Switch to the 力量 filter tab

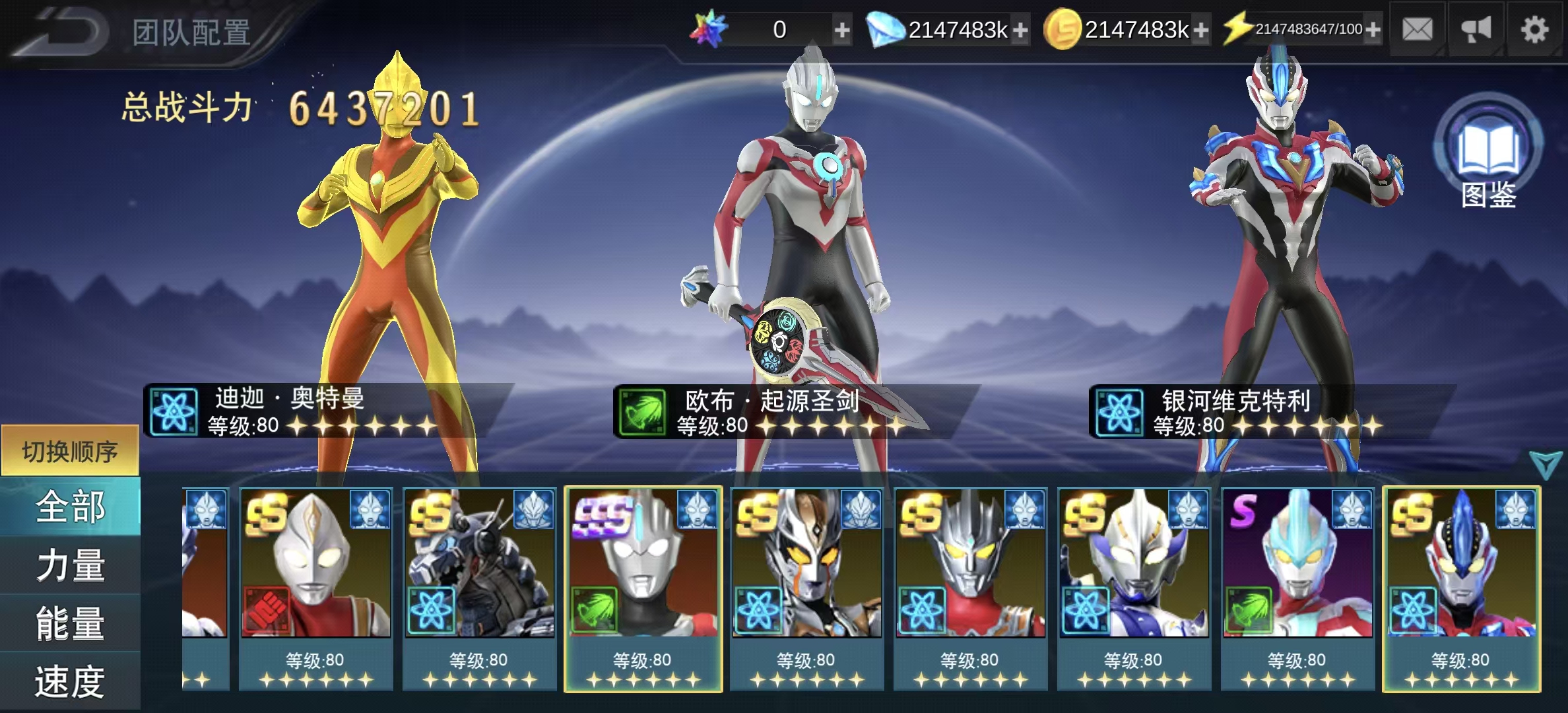click(x=70, y=565)
